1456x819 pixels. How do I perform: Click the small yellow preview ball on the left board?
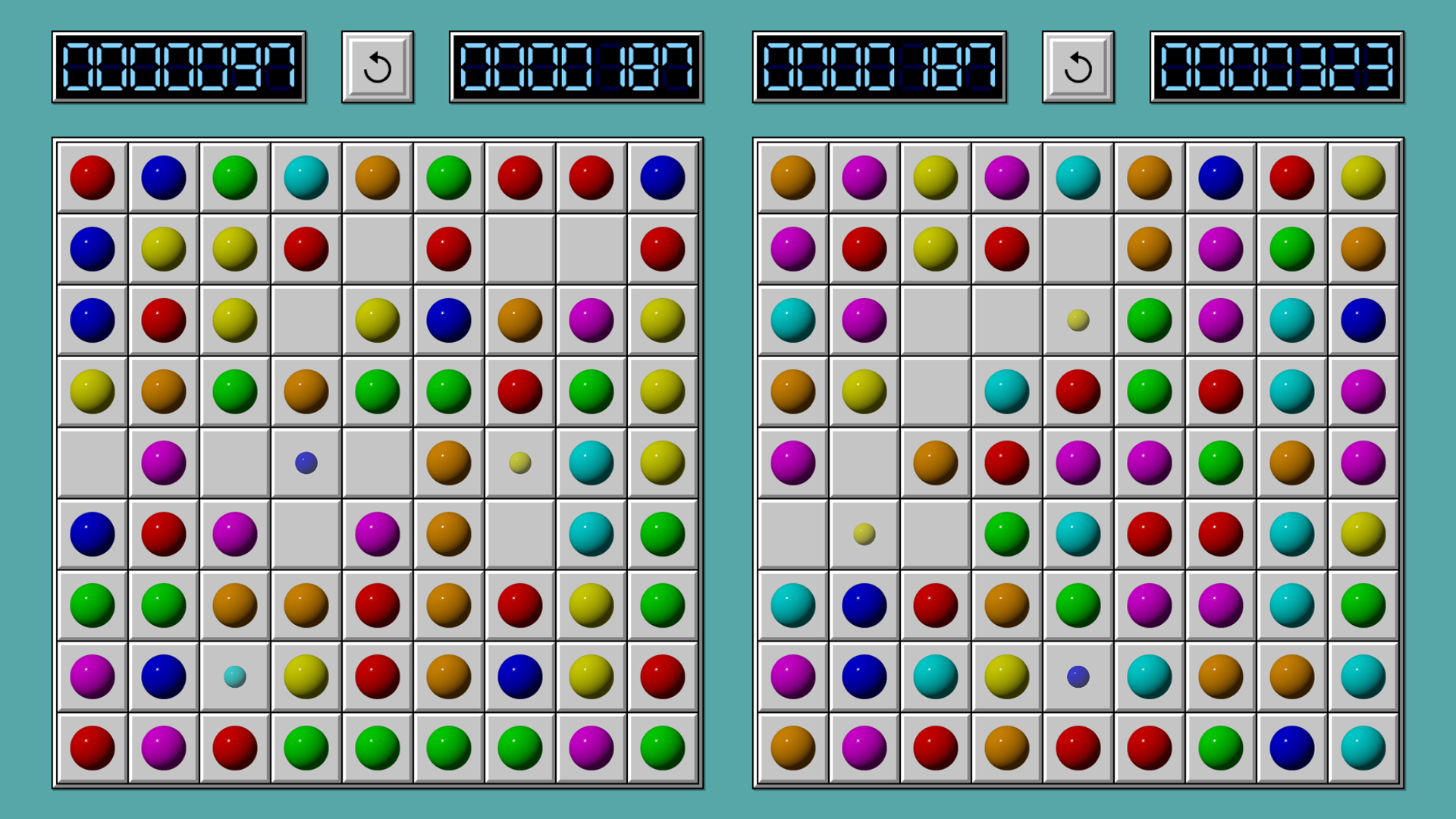tap(519, 463)
